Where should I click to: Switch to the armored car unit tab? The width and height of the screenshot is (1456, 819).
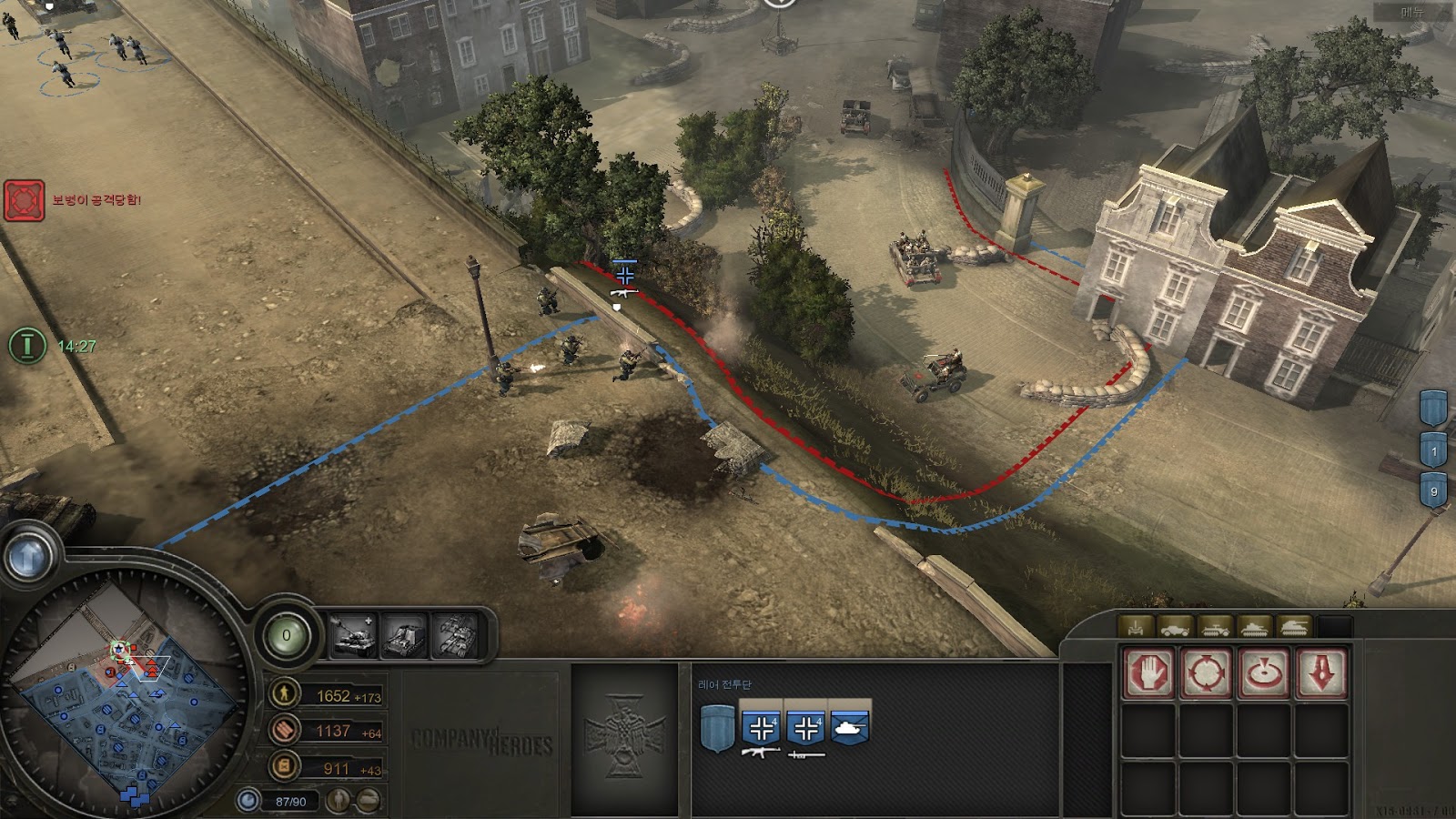[1175, 627]
